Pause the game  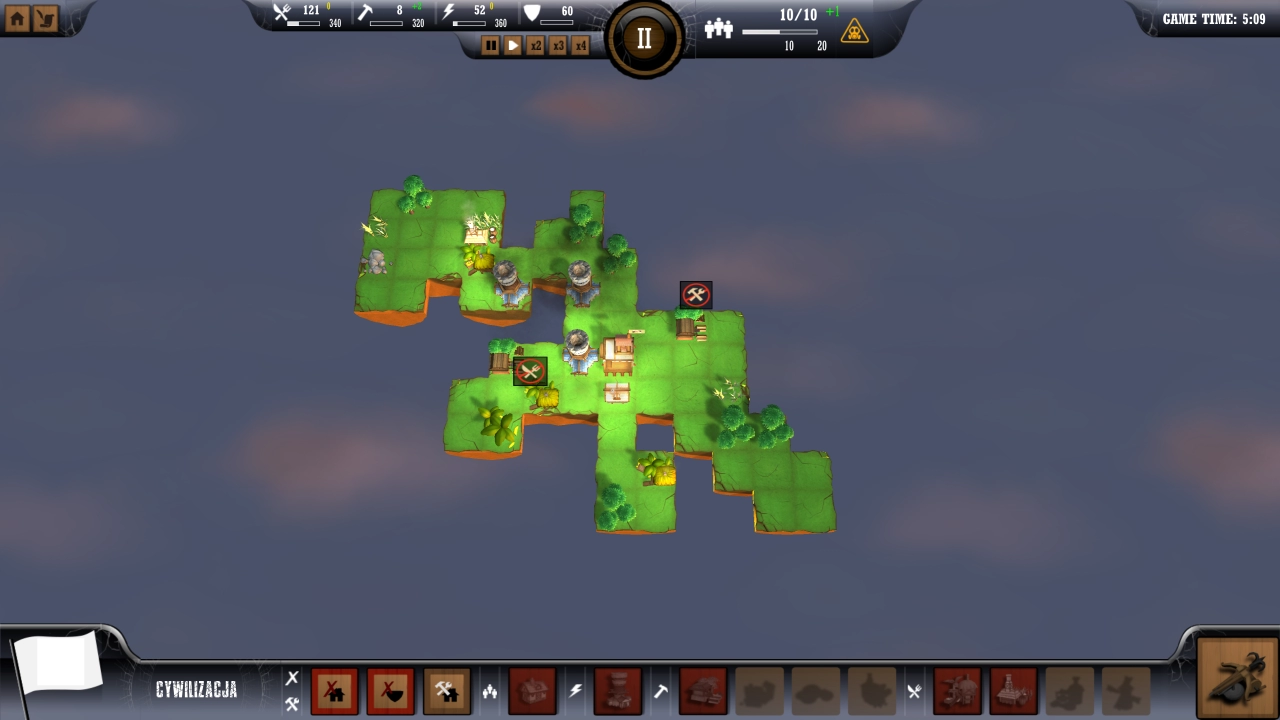pos(490,45)
